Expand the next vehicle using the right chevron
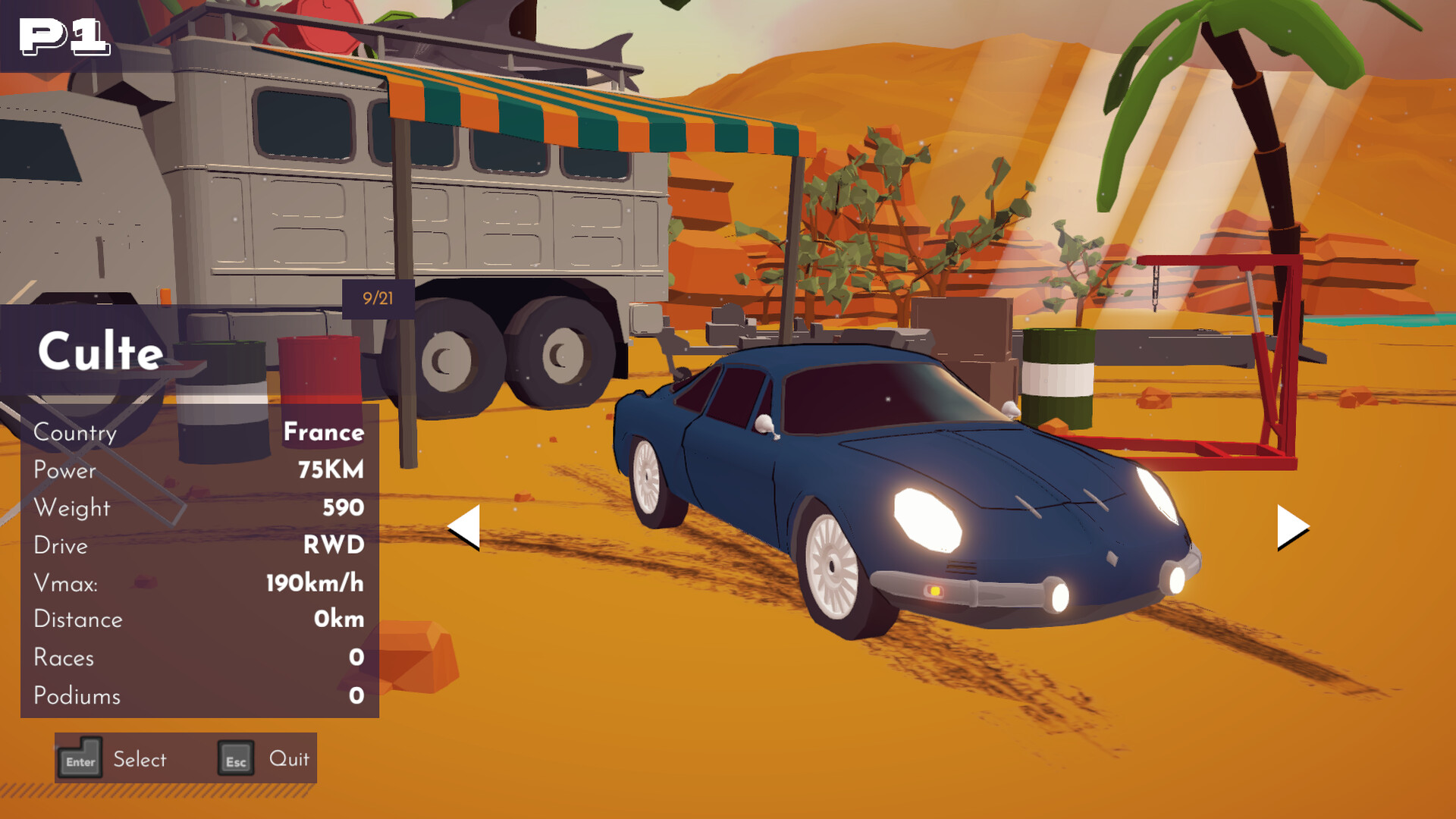Viewport: 1456px width, 819px height. [1289, 529]
